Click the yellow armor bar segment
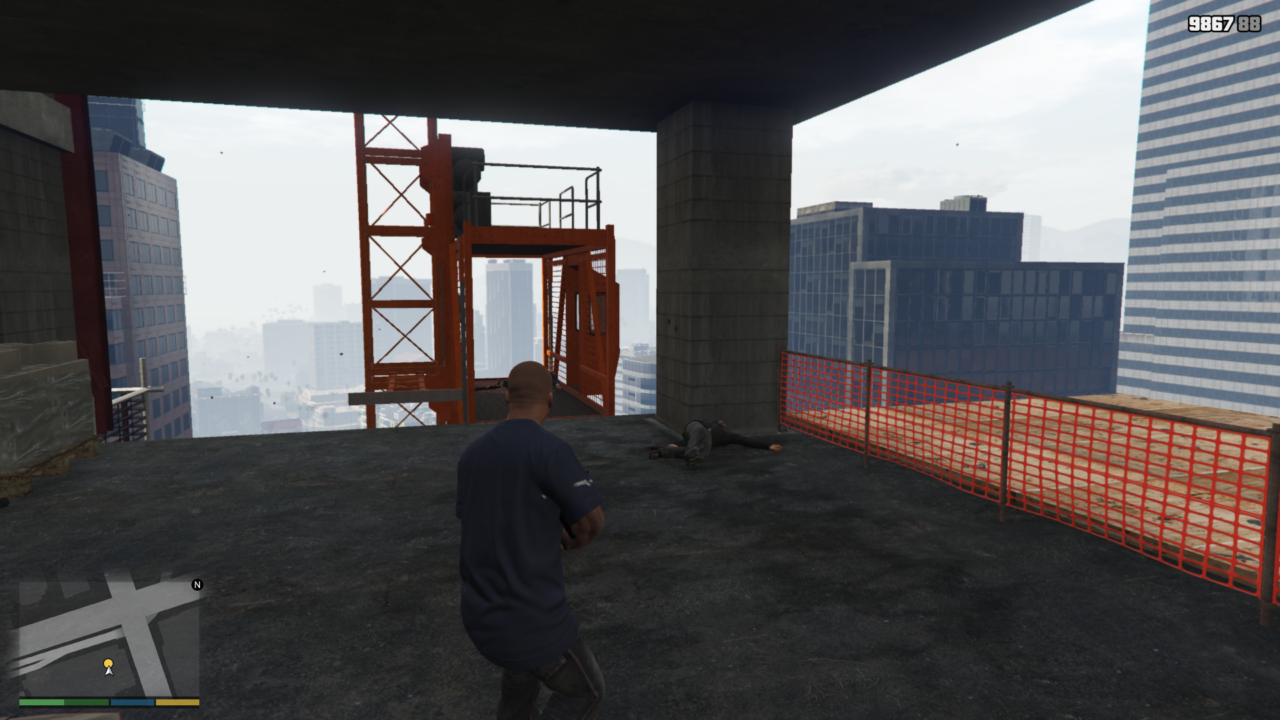 177,702
